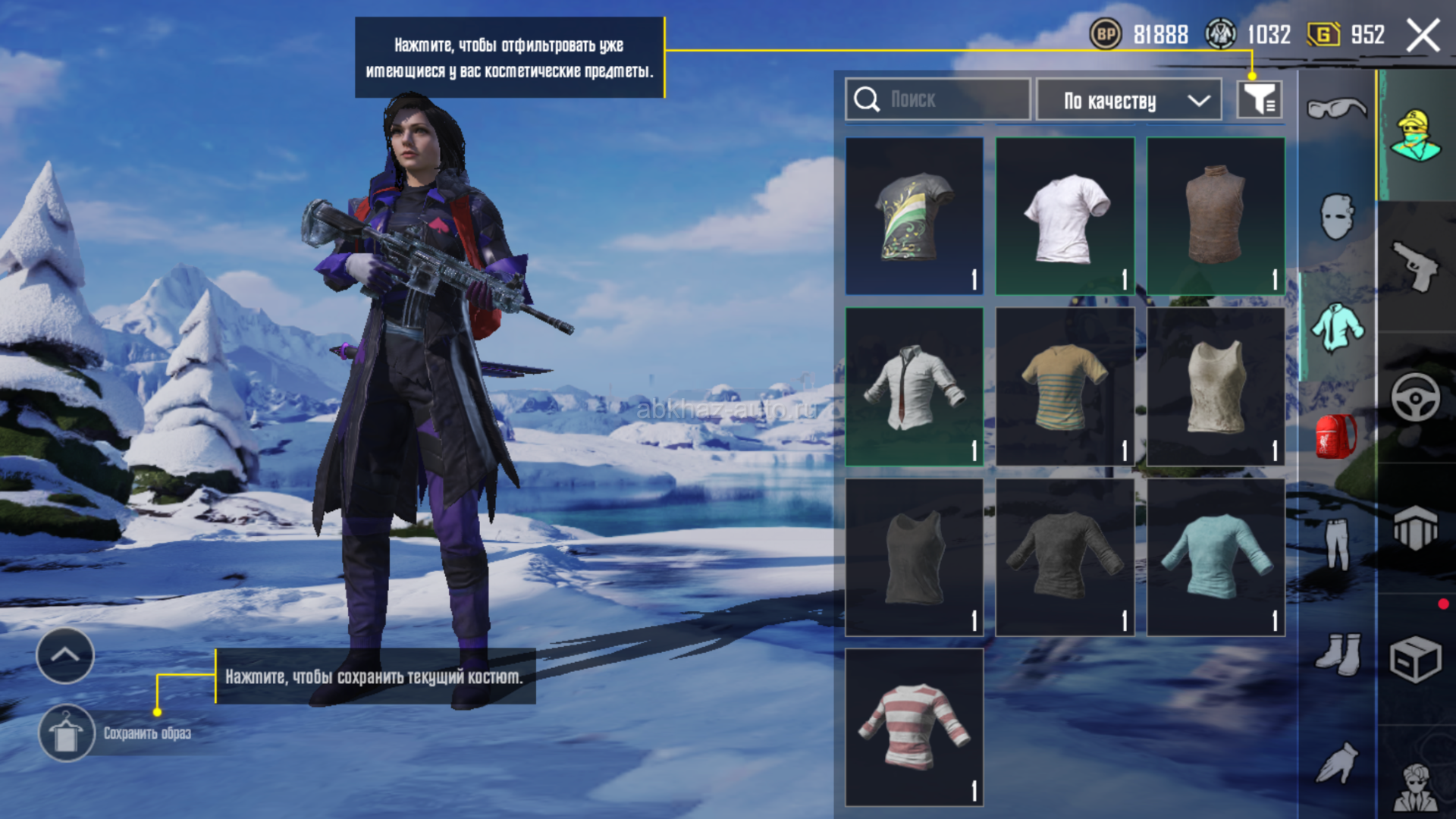Image resolution: width=1456 pixels, height=819 pixels.
Task: Expand the up-arrow circle button
Action: coord(65,655)
